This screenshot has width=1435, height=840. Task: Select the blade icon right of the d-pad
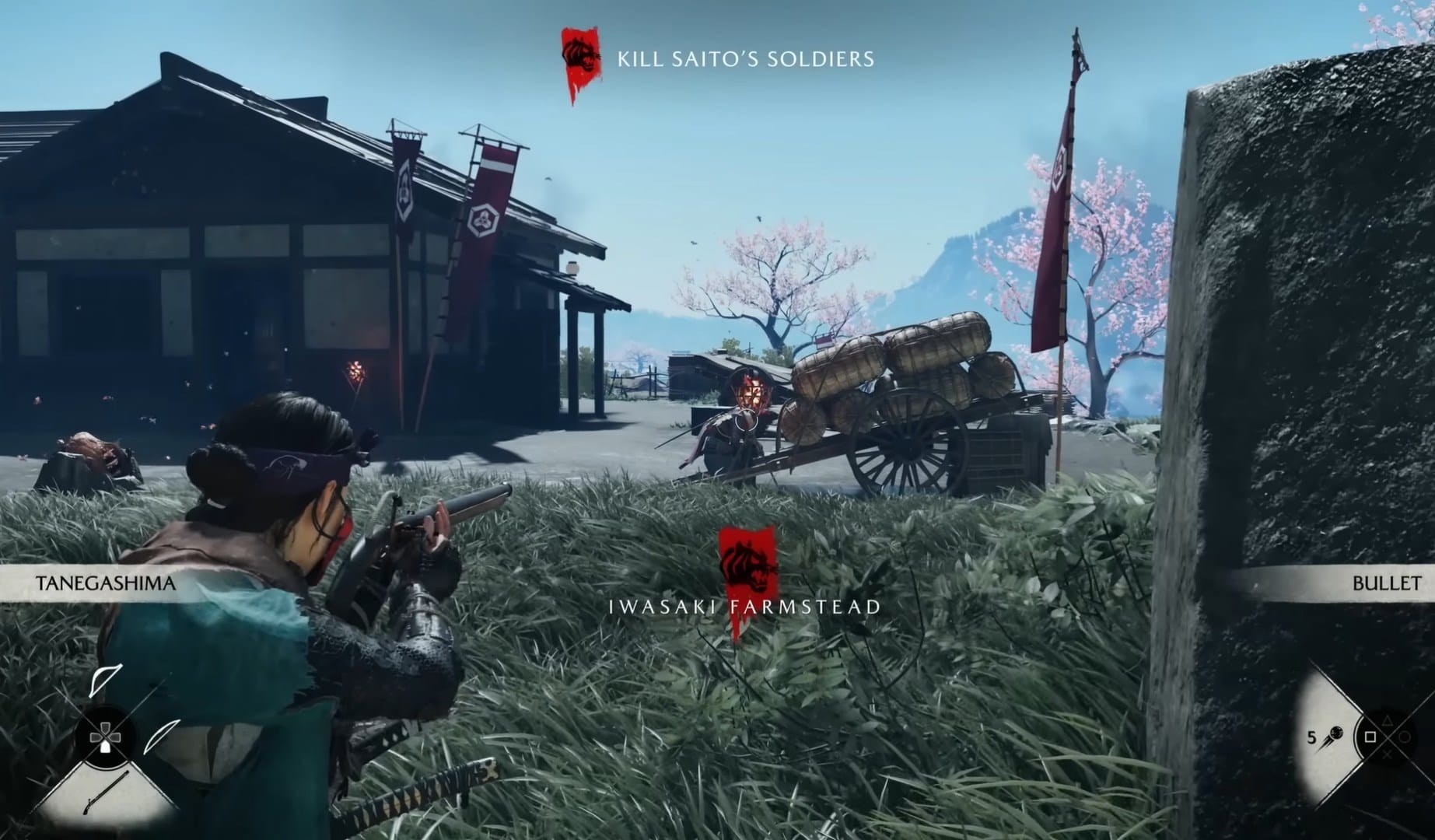click(163, 735)
